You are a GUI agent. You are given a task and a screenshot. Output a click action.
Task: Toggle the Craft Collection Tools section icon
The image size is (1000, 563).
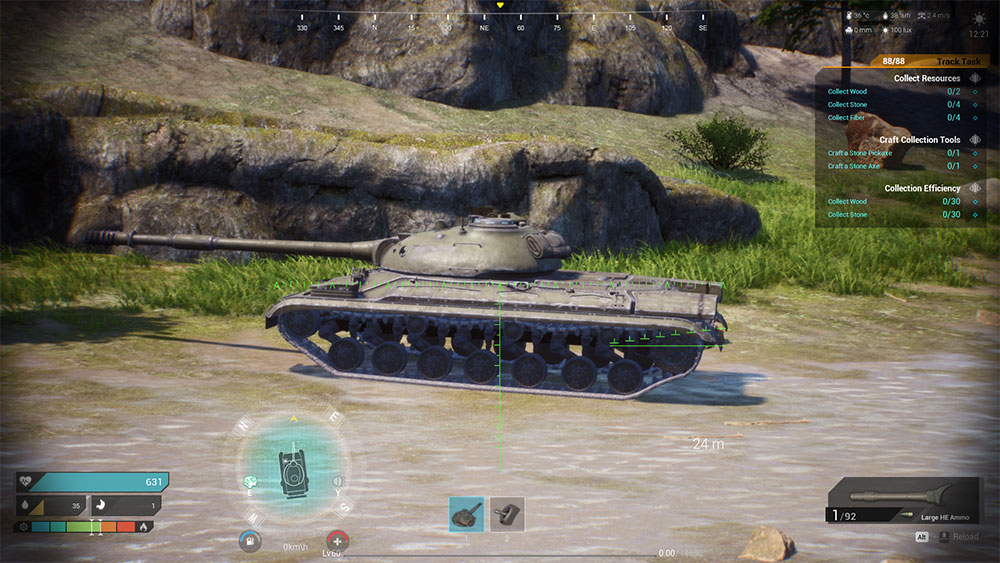pyautogui.click(x=975, y=140)
